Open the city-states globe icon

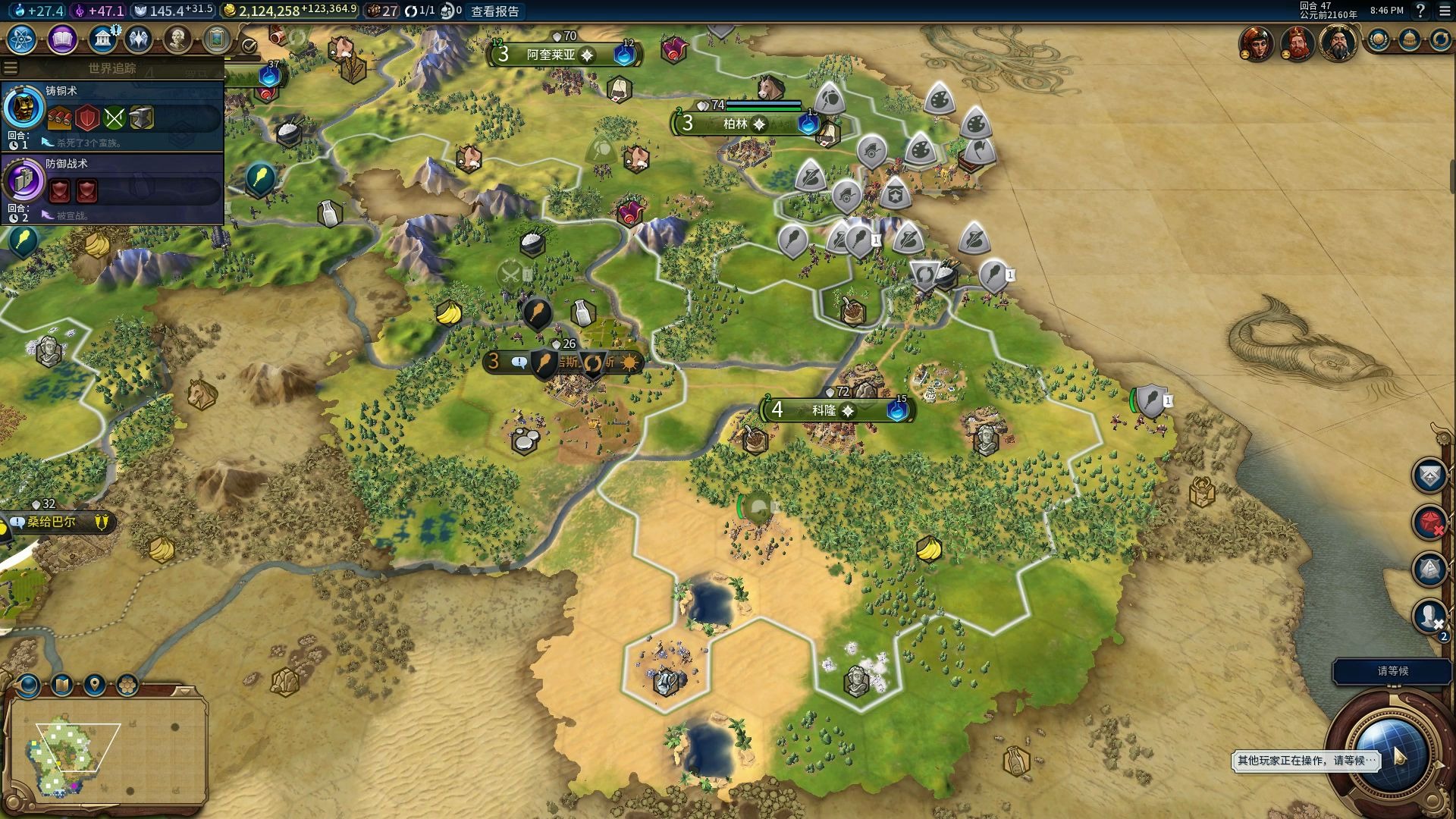click(1379, 40)
